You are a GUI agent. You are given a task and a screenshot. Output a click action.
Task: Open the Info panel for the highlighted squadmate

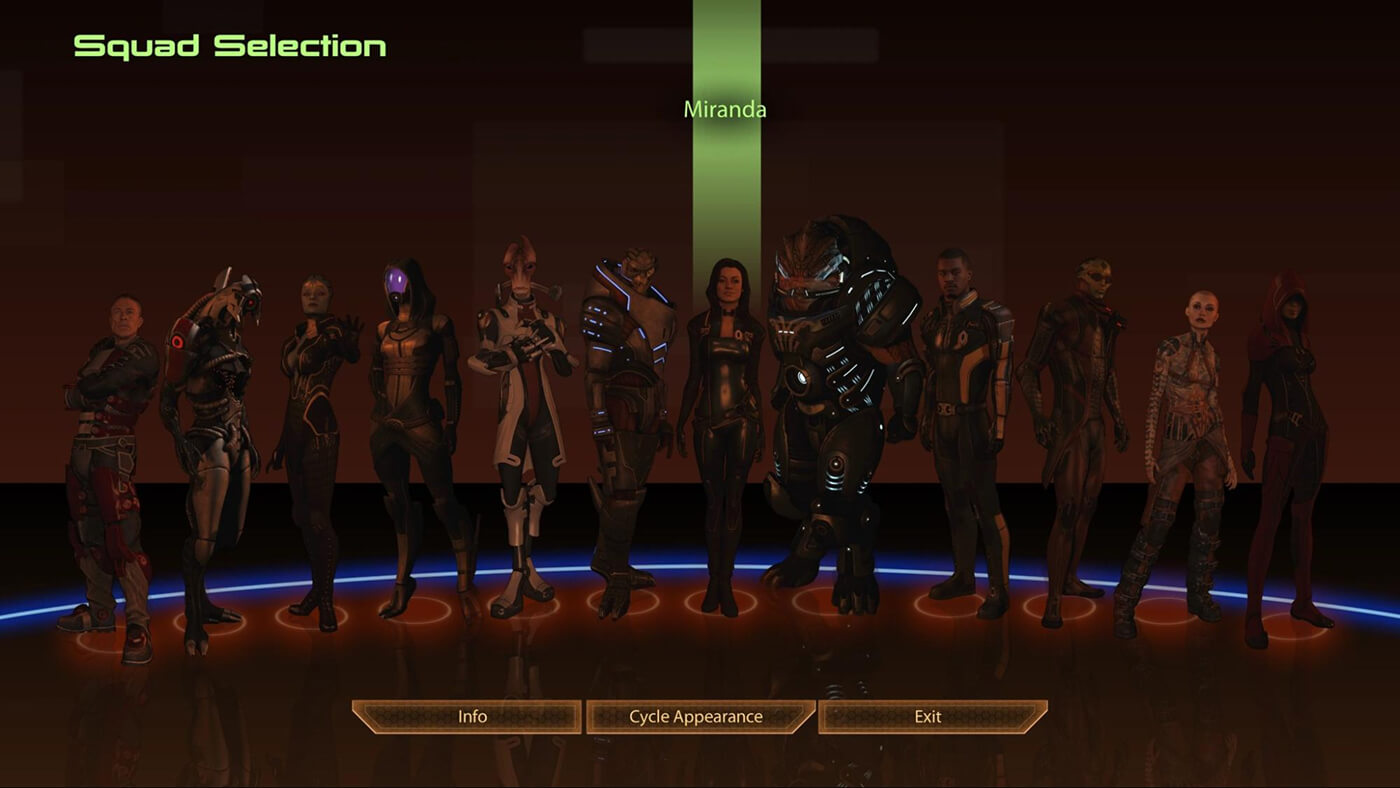click(470, 716)
